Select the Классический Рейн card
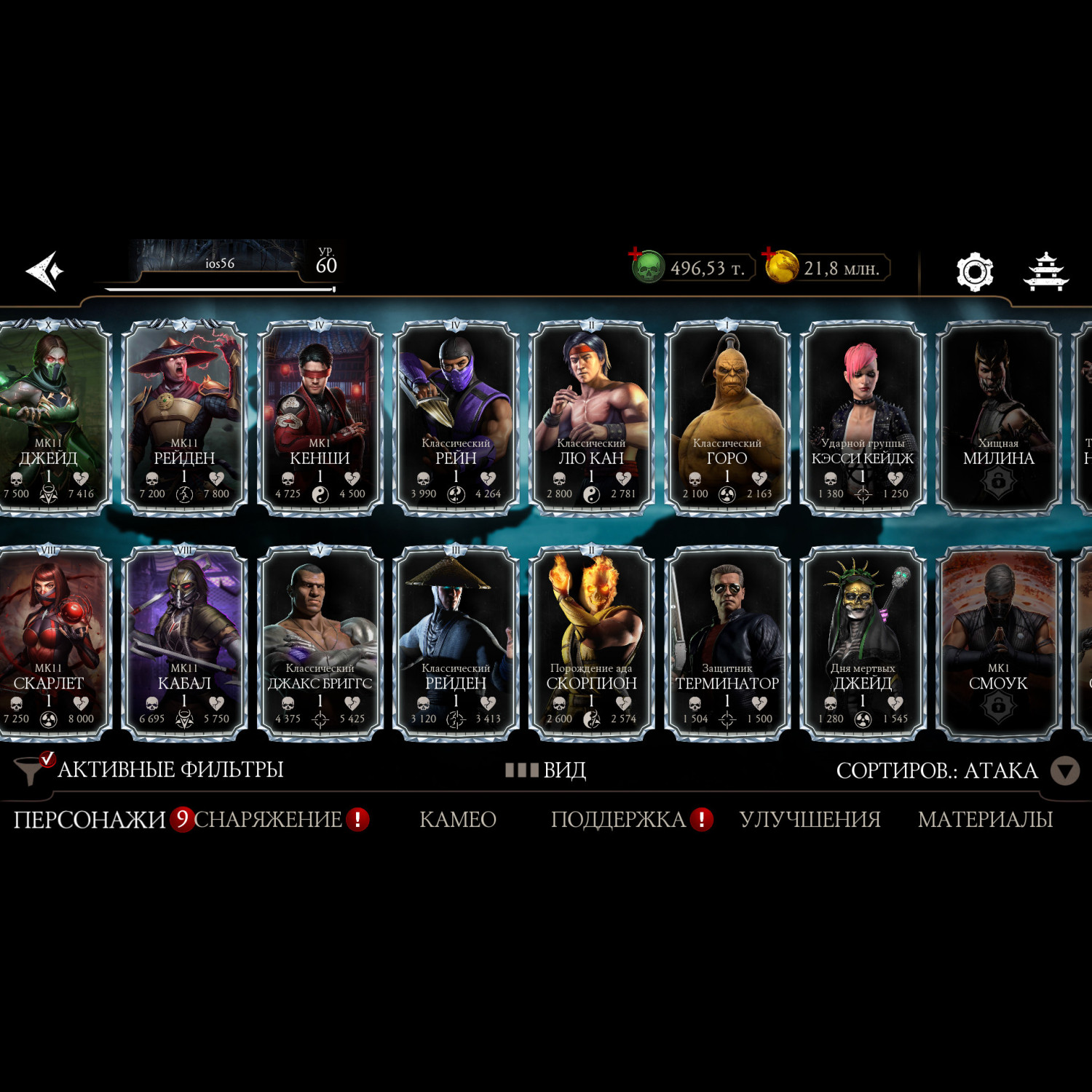The image size is (1092, 1092). click(456, 419)
